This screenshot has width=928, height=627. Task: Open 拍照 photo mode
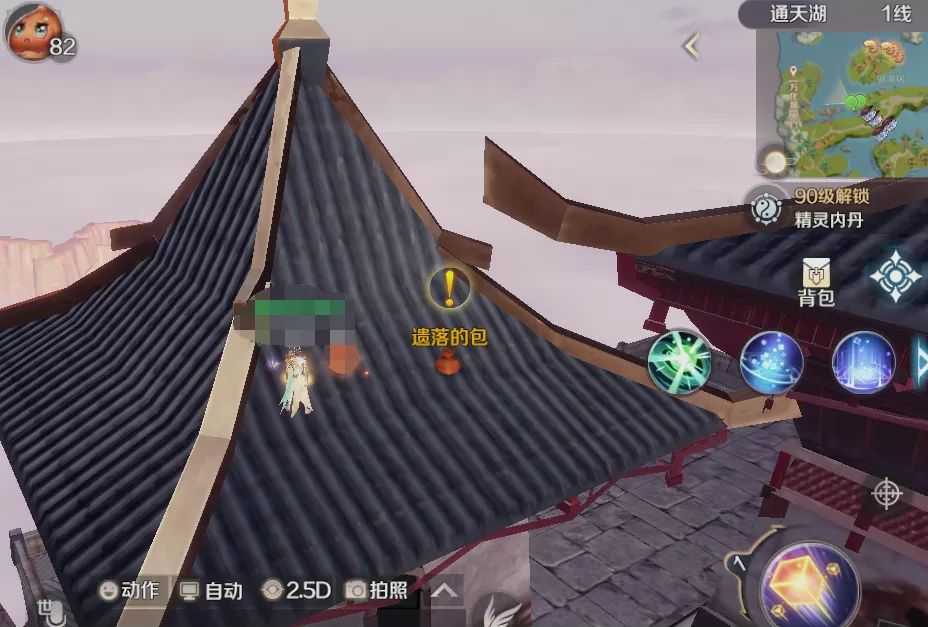click(376, 590)
